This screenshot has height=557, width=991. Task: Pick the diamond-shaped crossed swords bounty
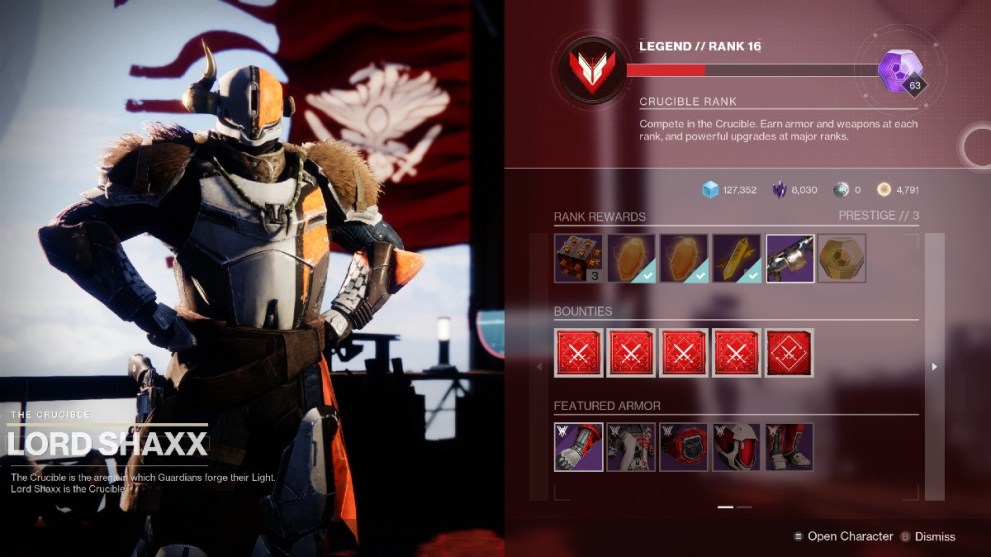(790, 352)
